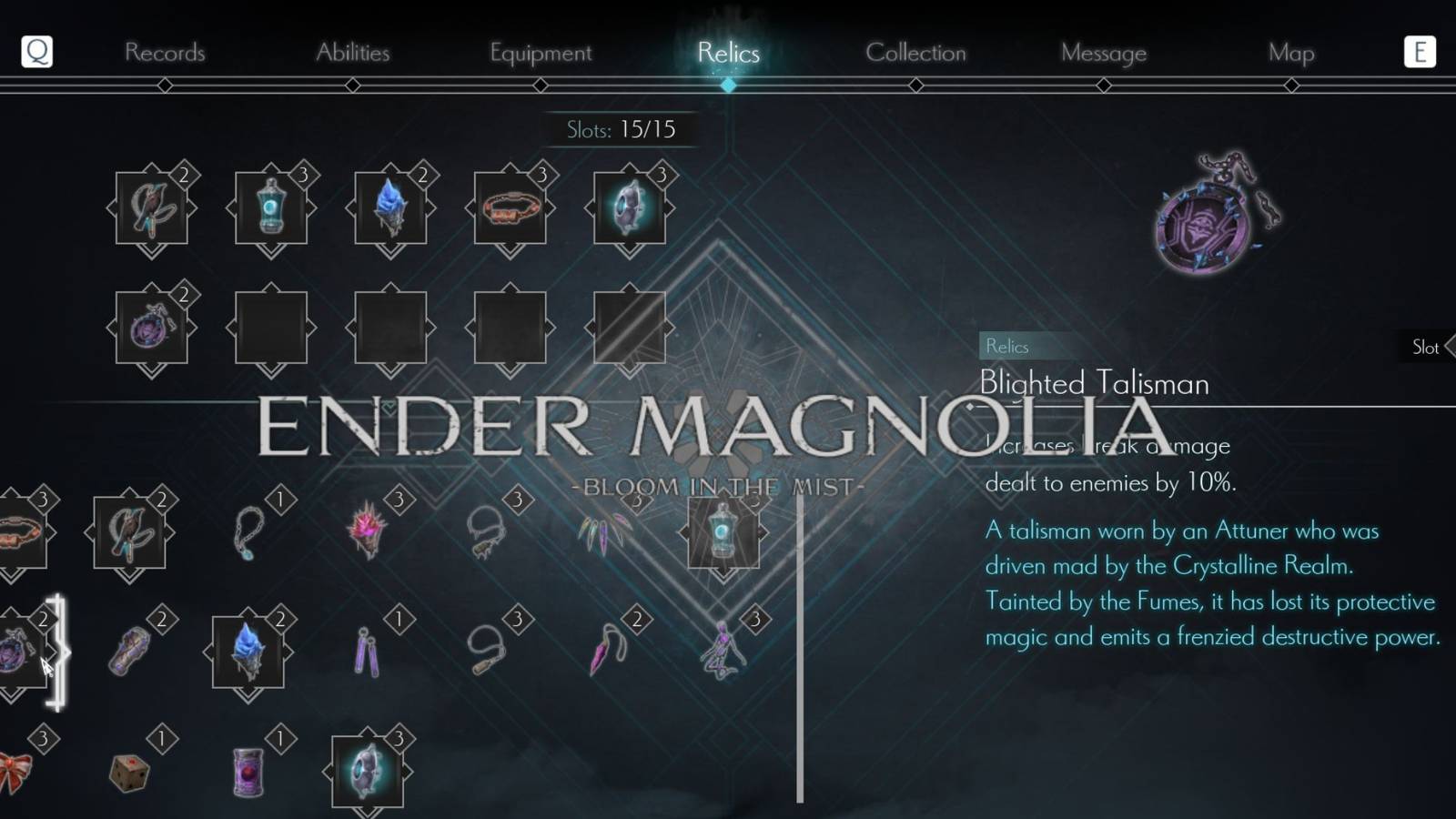Open the Map tab
This screenshot has height=819, width=1456.
pos(1290,53)
